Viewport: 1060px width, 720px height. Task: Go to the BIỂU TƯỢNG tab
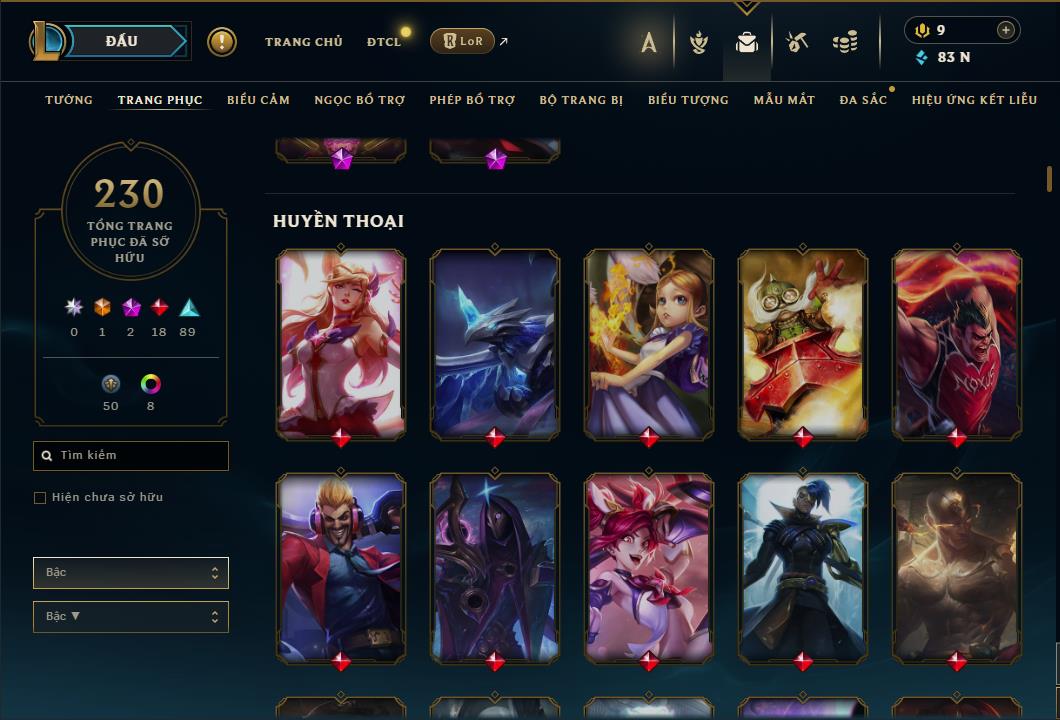688,100
